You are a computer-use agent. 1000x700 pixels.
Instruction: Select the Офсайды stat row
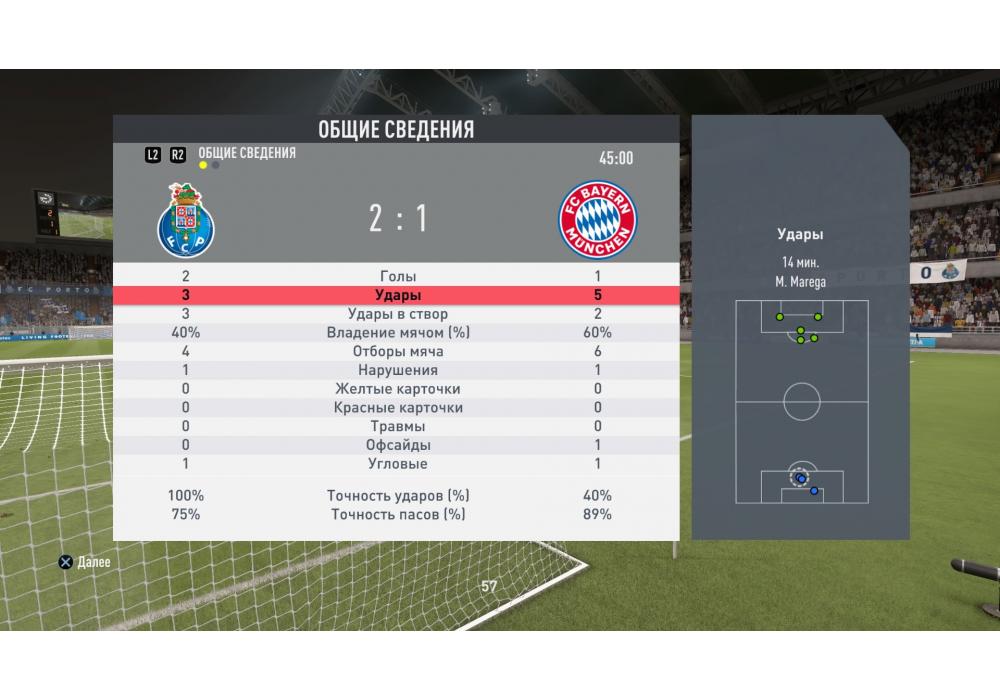(x=397, y=445)
